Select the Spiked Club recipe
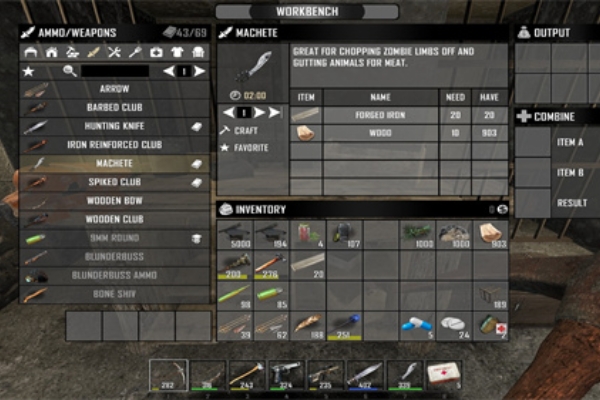 click(x=114, y=182)
